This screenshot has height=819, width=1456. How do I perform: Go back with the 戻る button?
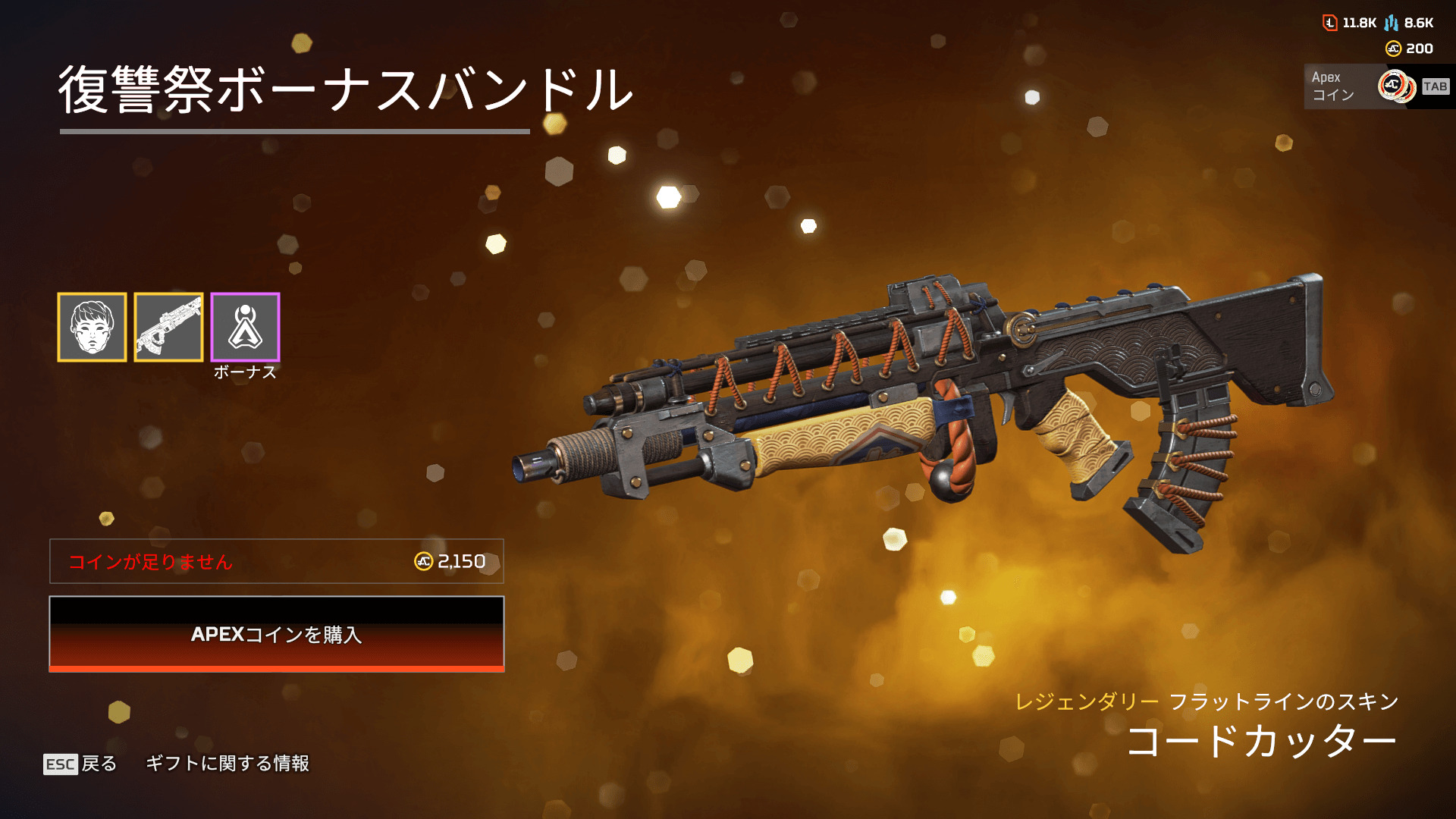(80, 764)
